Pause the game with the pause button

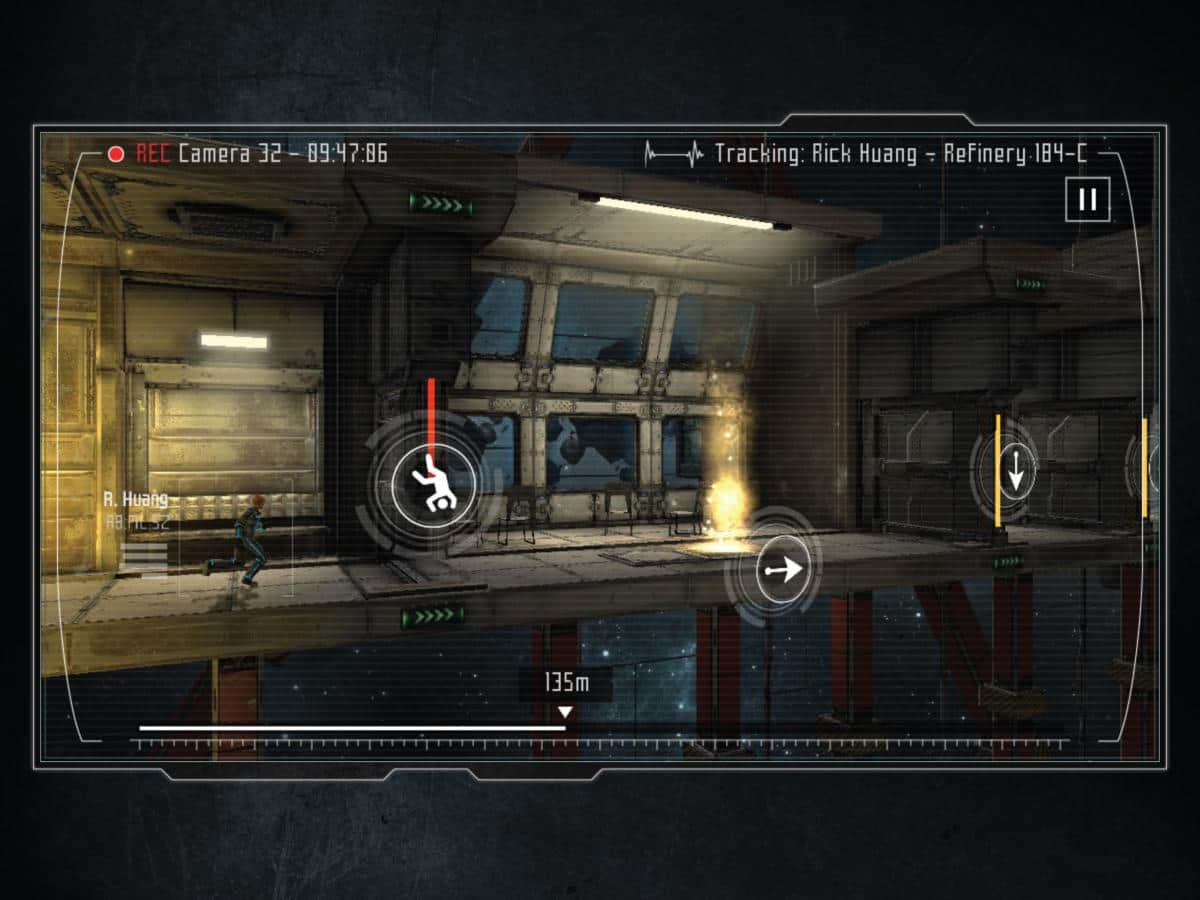[1087, 200]
